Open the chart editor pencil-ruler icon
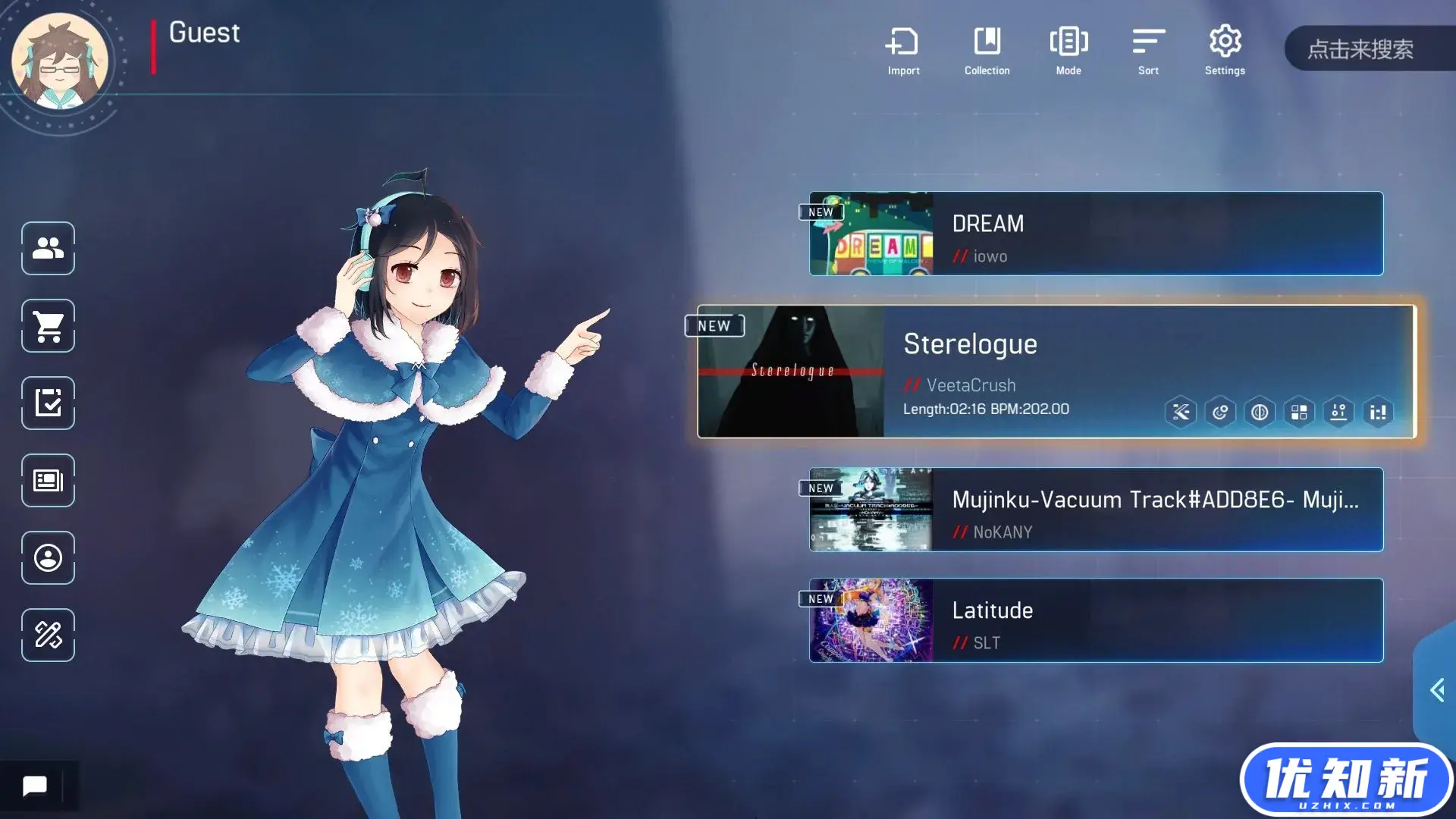This screenshot has width=1456, height=819. tap(48, 635)
